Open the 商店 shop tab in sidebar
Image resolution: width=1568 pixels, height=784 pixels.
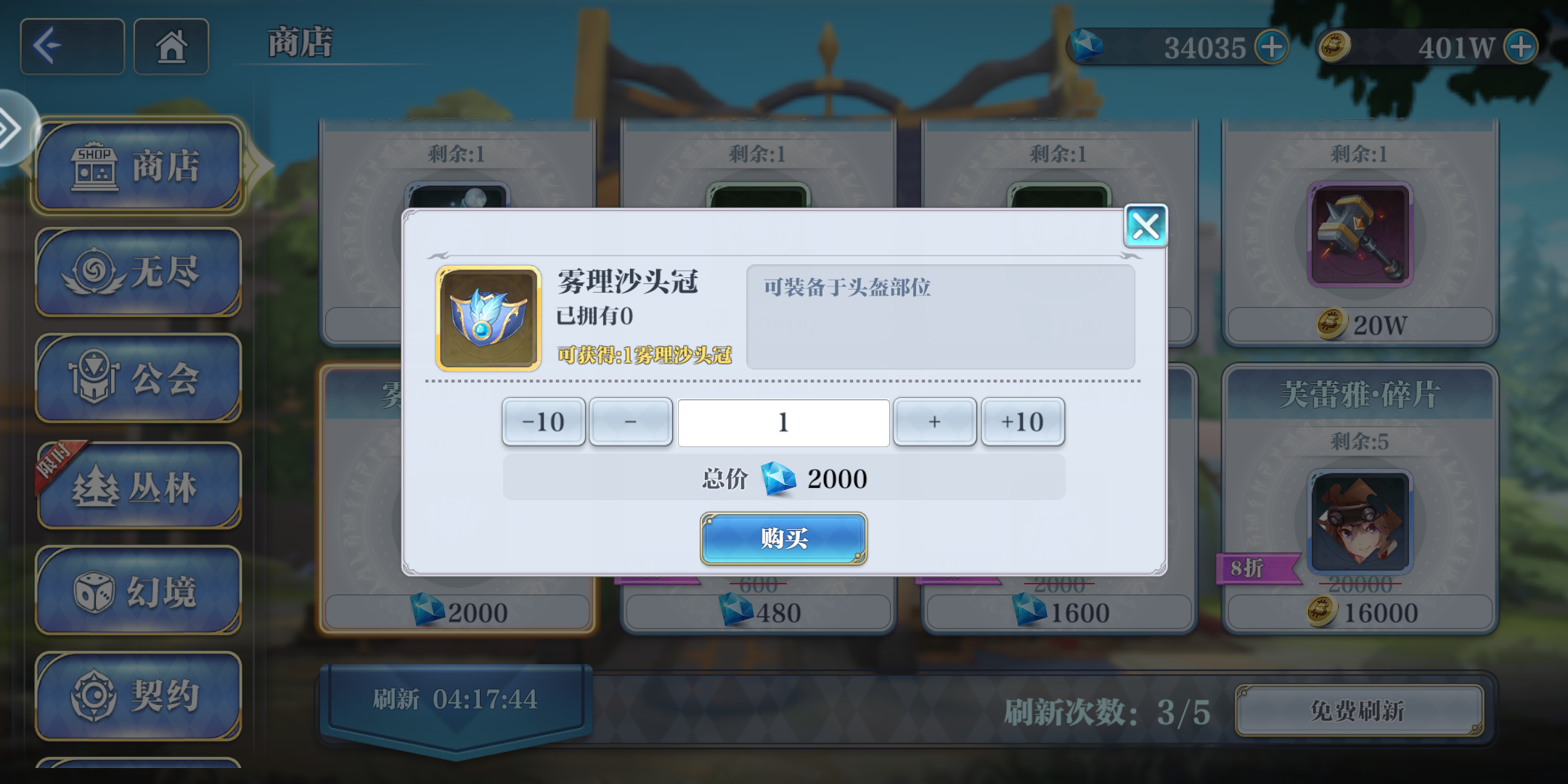138,166
